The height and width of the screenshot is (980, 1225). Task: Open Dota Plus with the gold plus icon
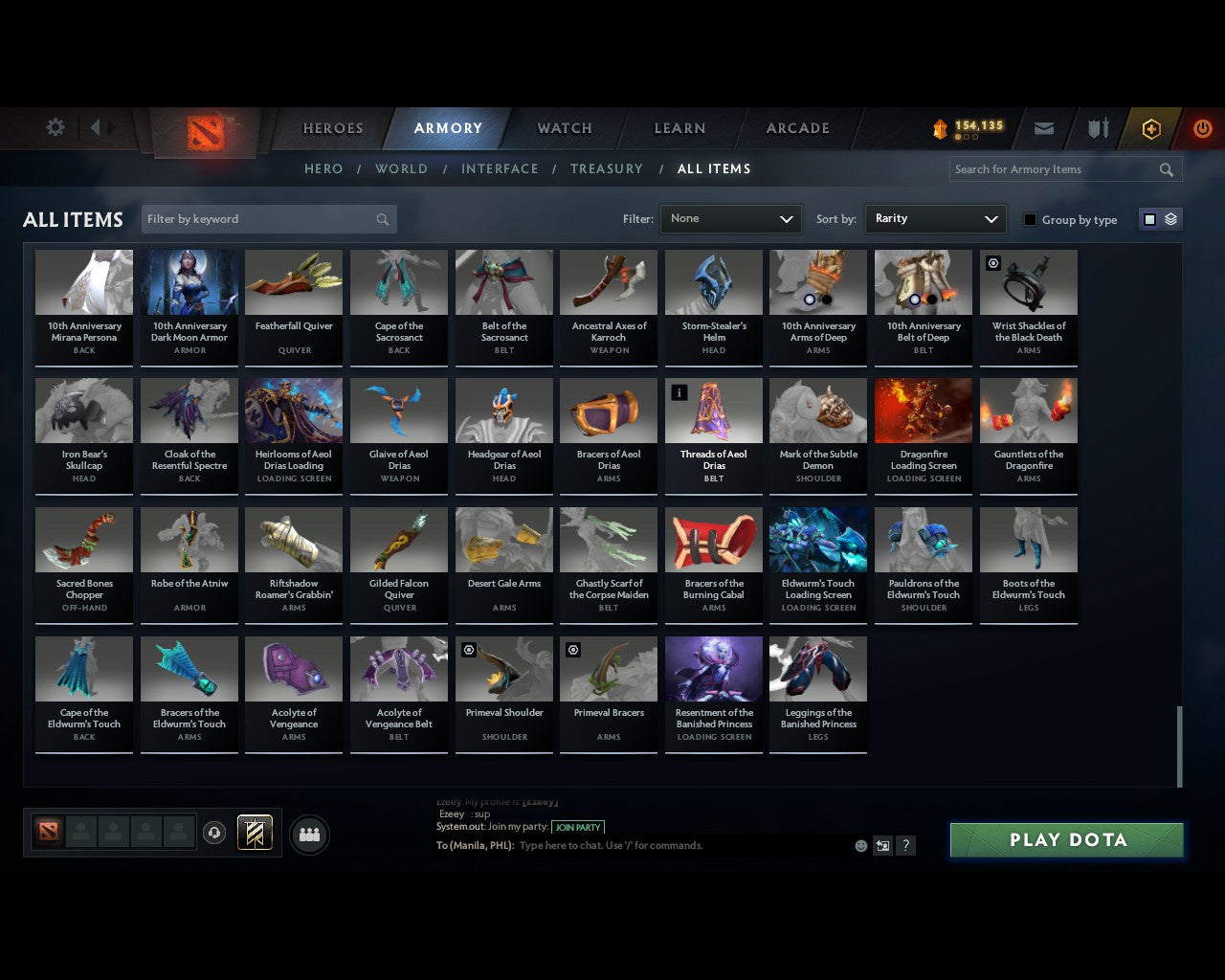pyautogui.click(x=1150, y=128)
